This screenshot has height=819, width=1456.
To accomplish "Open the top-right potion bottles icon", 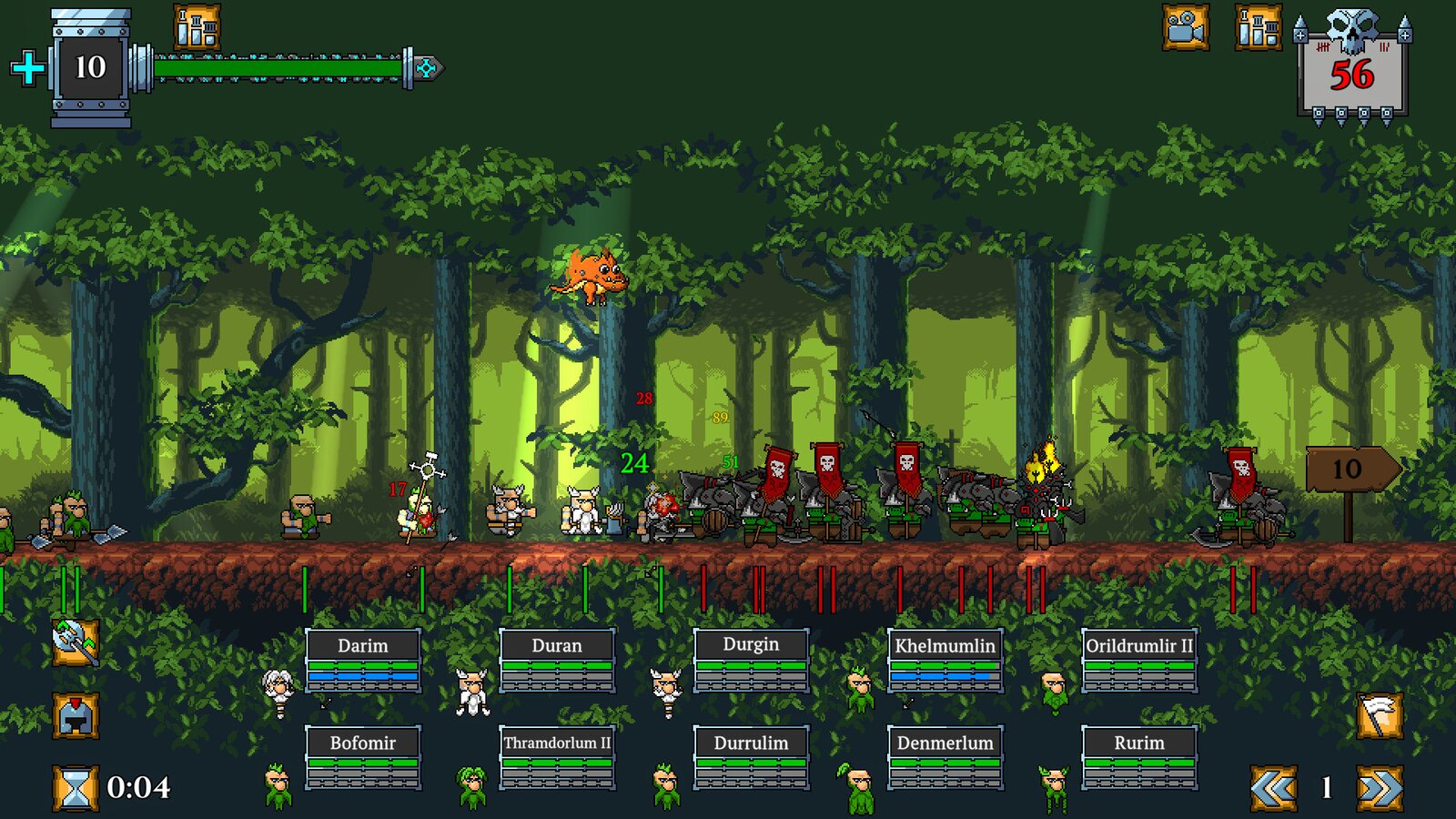I will tap(1259, 27).
